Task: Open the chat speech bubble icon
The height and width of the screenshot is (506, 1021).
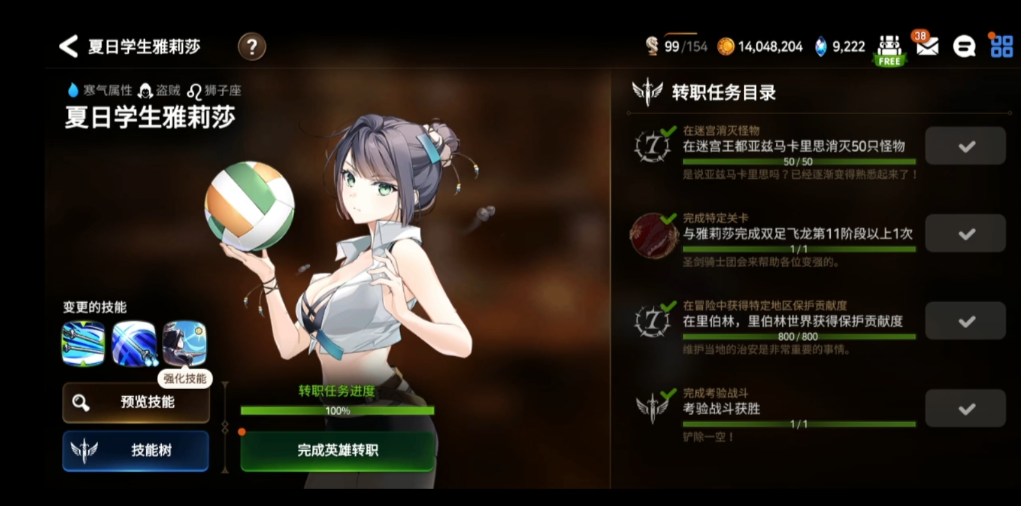Action: point(964,46)
